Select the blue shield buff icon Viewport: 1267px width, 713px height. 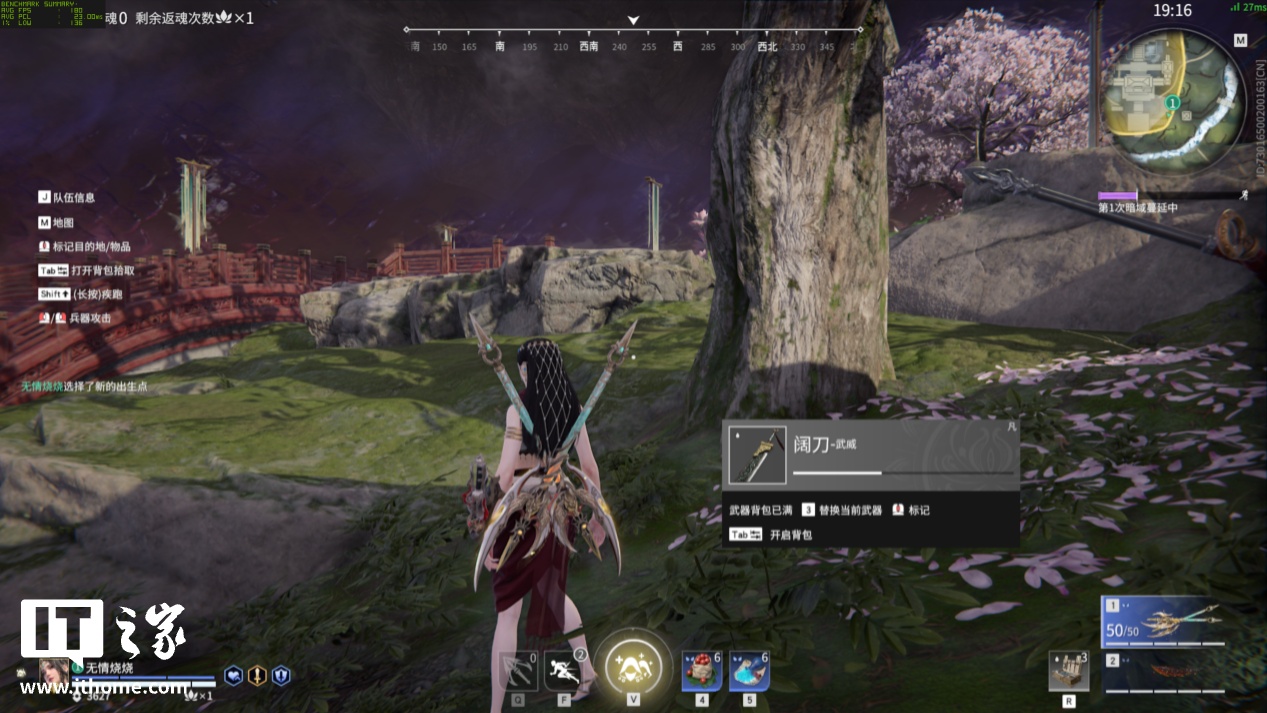point(281,676)
